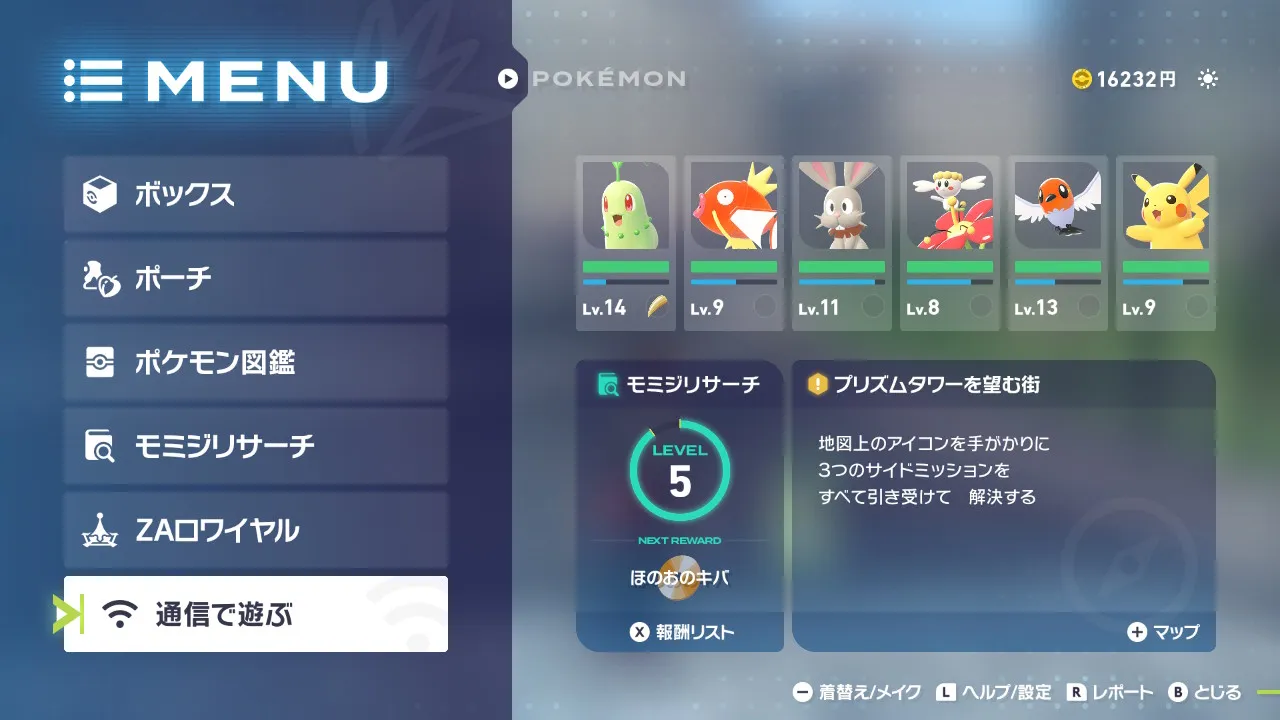Select the ポーチ menu entry
Screen dimensions: 1280x720
coord(256,278)
